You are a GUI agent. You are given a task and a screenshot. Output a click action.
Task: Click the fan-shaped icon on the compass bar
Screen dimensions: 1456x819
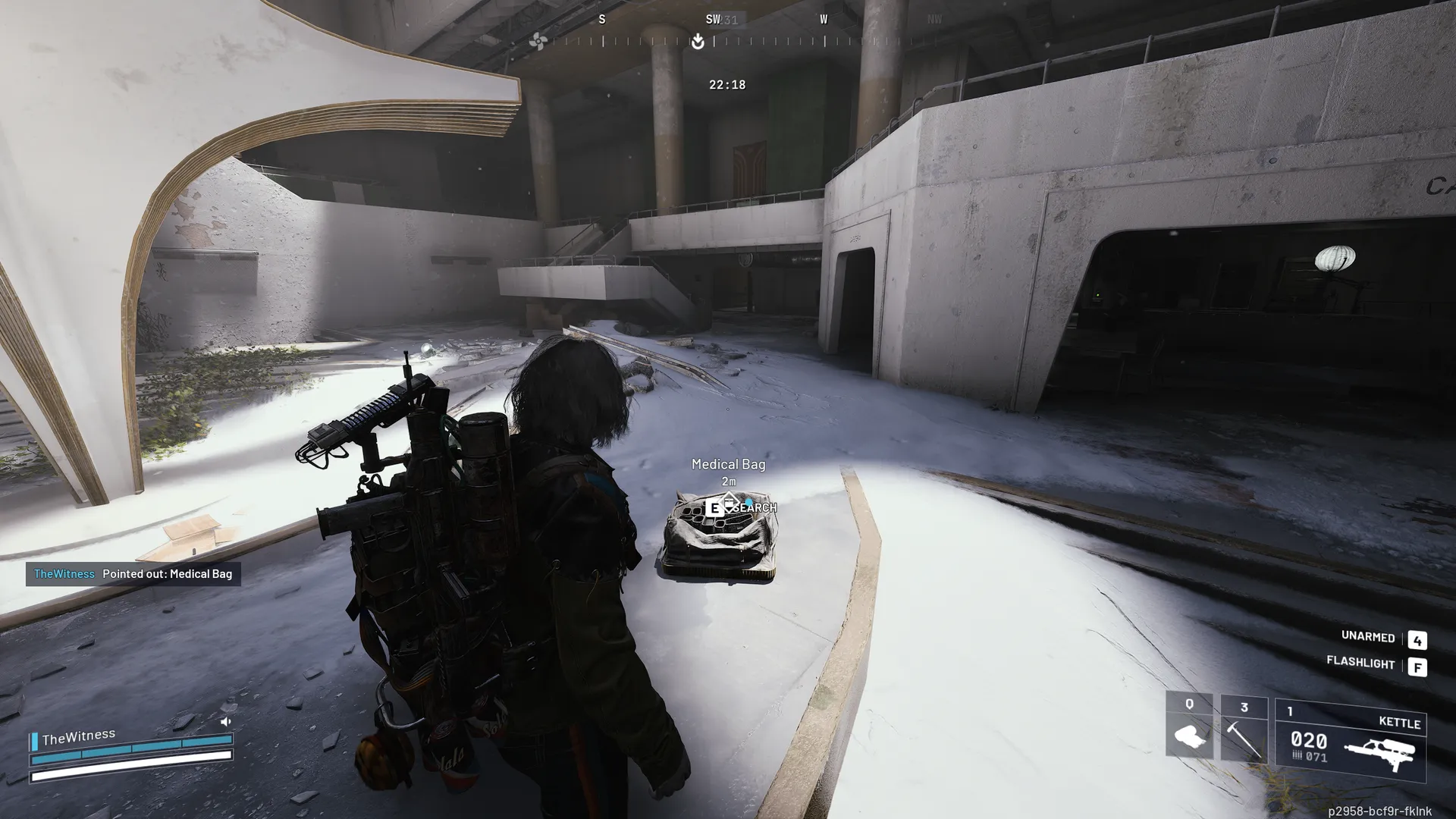point(538,41)
